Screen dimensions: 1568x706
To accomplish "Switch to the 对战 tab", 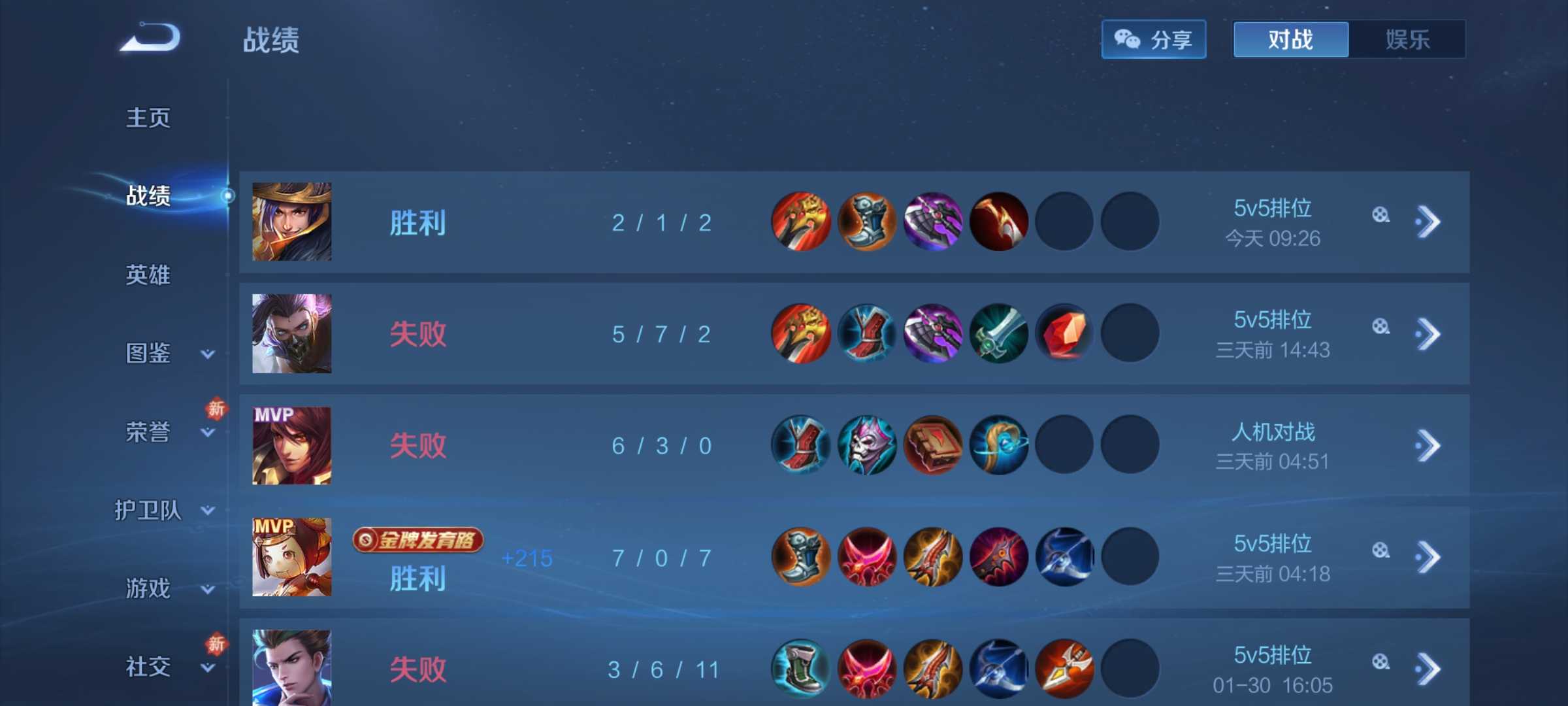I will click(x=1290, y=40).
